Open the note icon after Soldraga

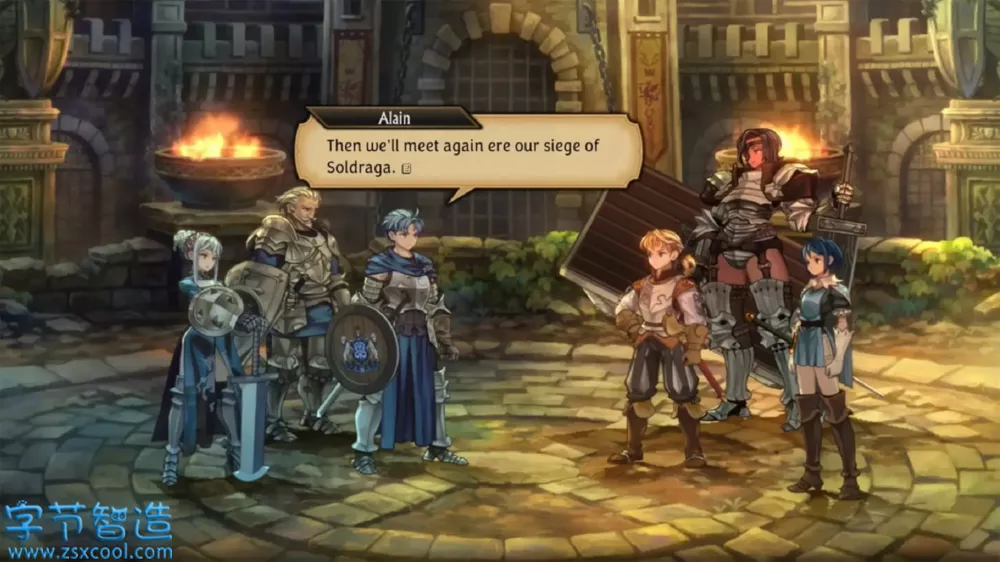click(406, 168)
